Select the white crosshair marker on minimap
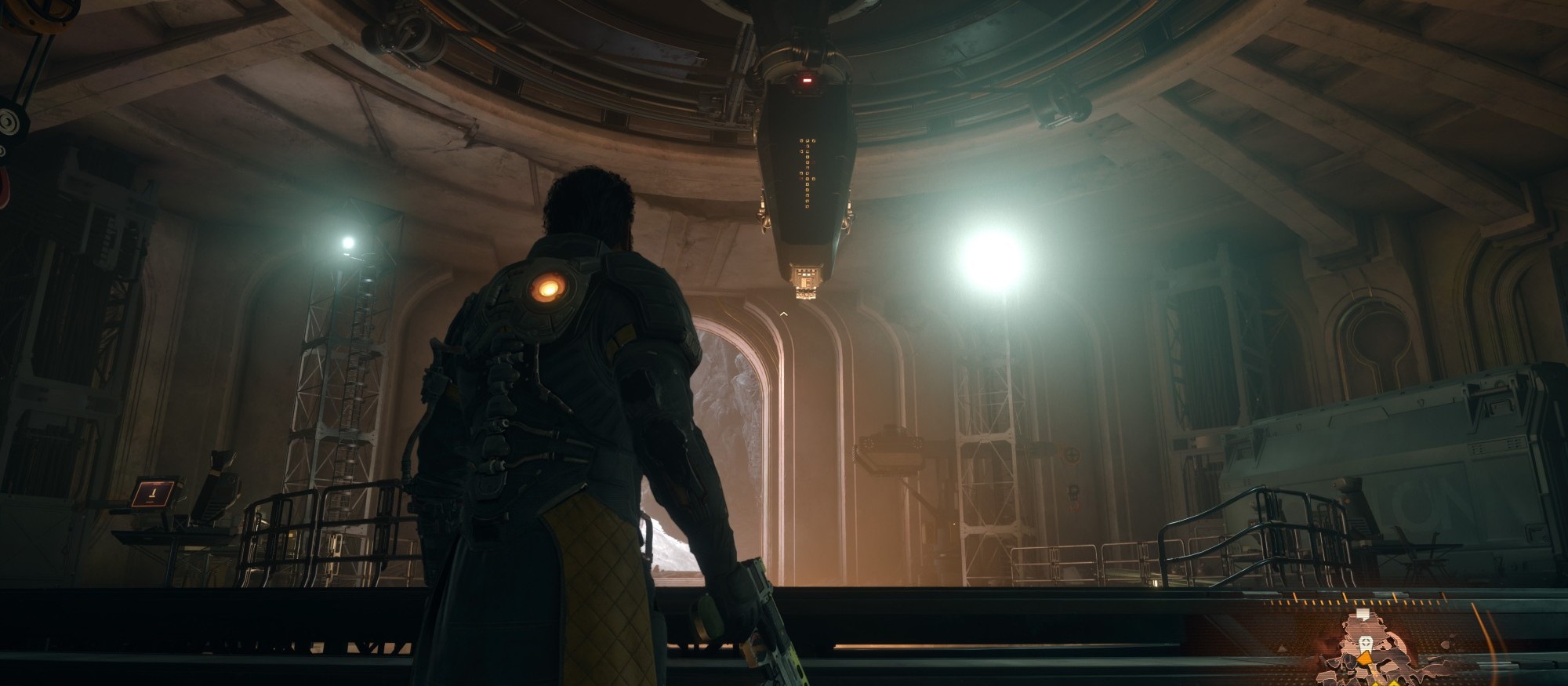Screen dimensions: 1568x686 coord(1366,643)
